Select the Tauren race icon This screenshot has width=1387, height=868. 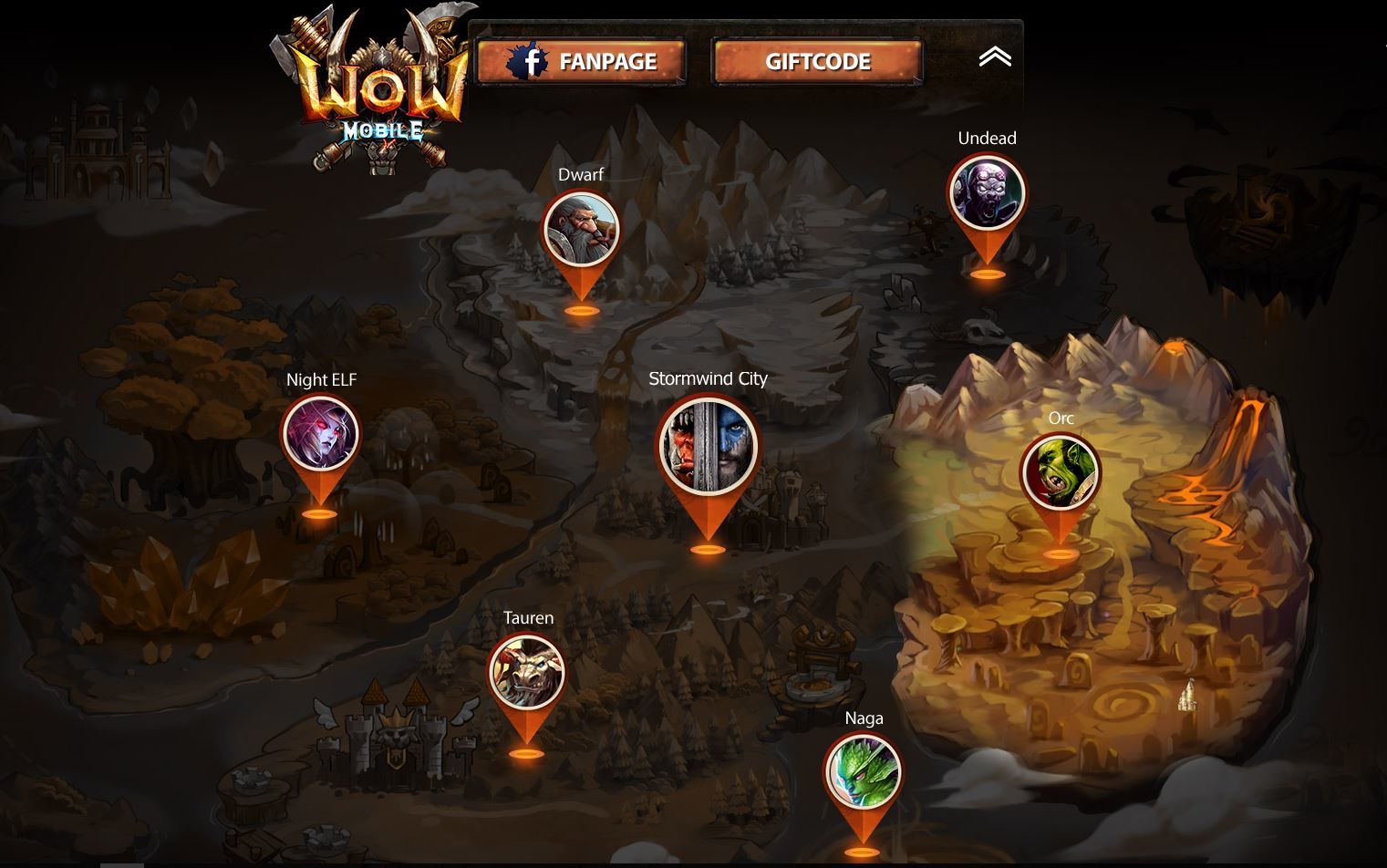tap(527, 672)
